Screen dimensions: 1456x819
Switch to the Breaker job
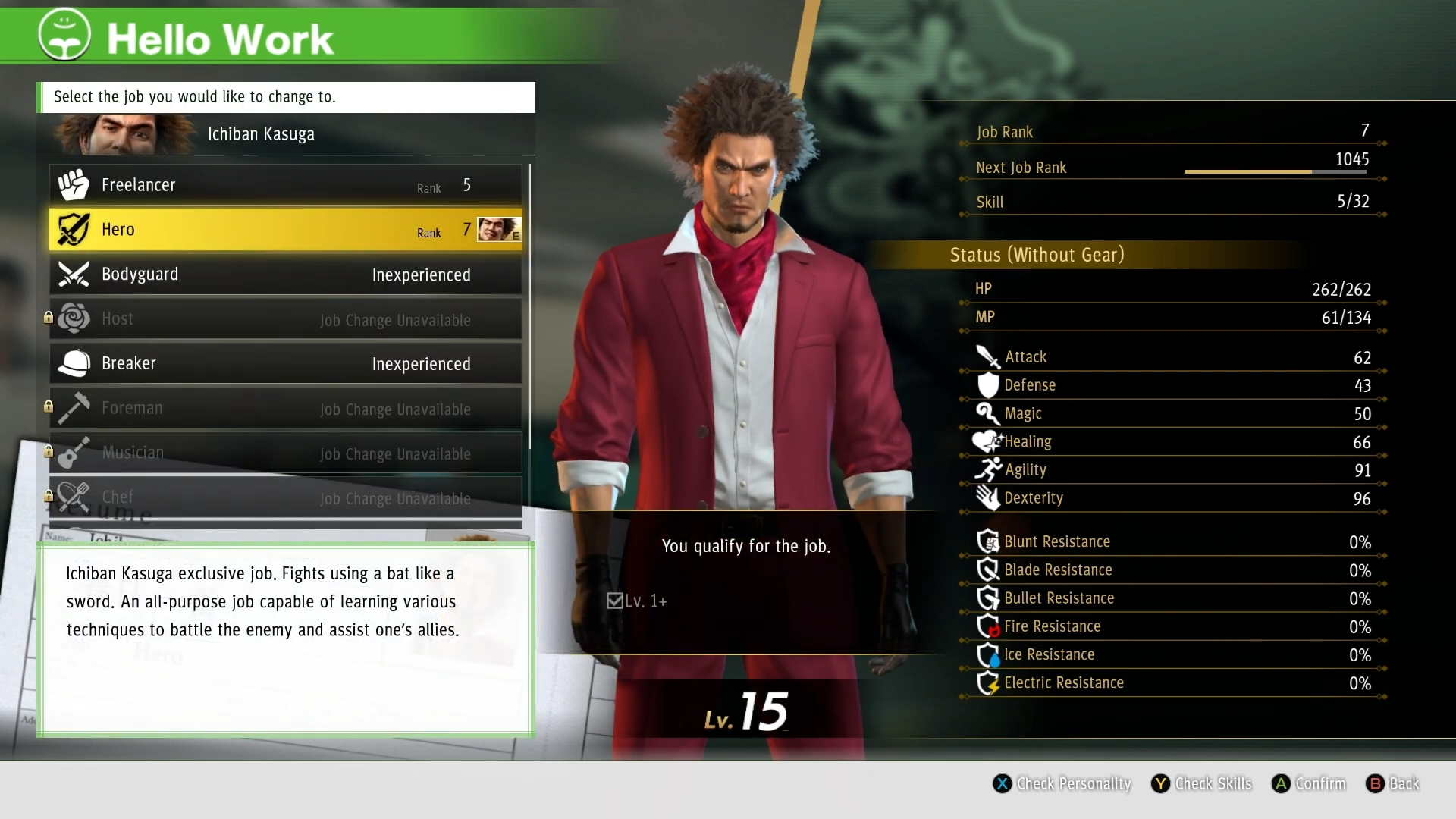pos(285,364)
